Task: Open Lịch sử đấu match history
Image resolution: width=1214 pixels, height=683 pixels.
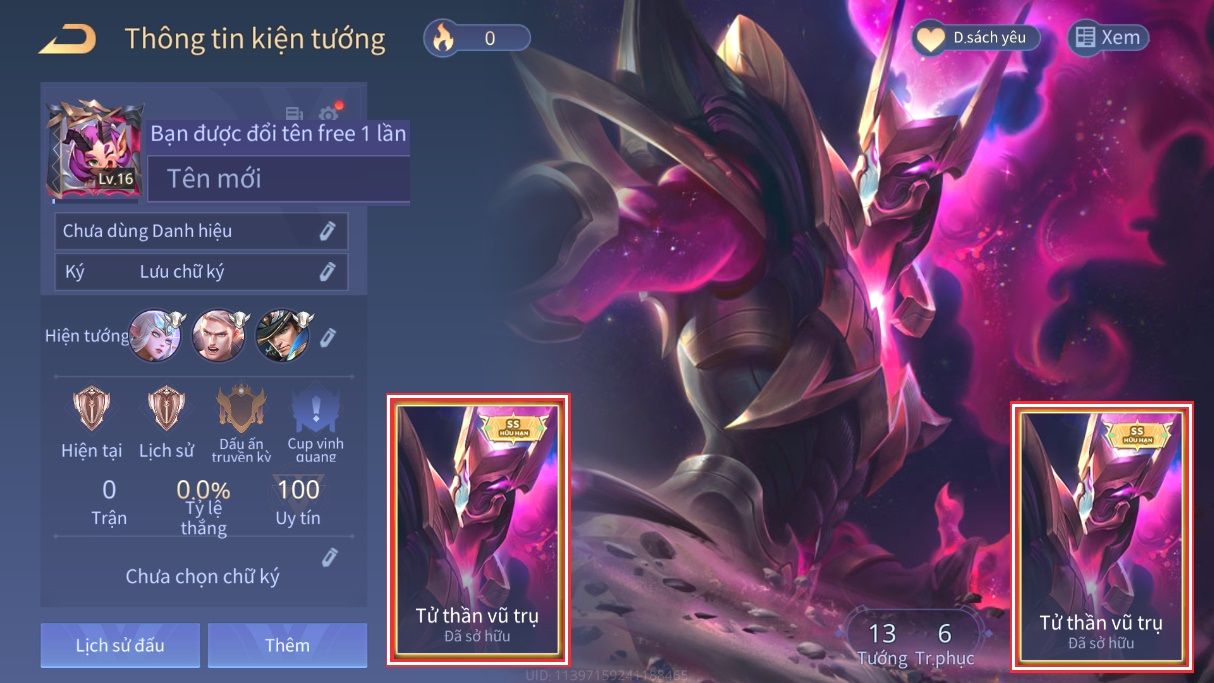Action: click(x=120, y=645)
